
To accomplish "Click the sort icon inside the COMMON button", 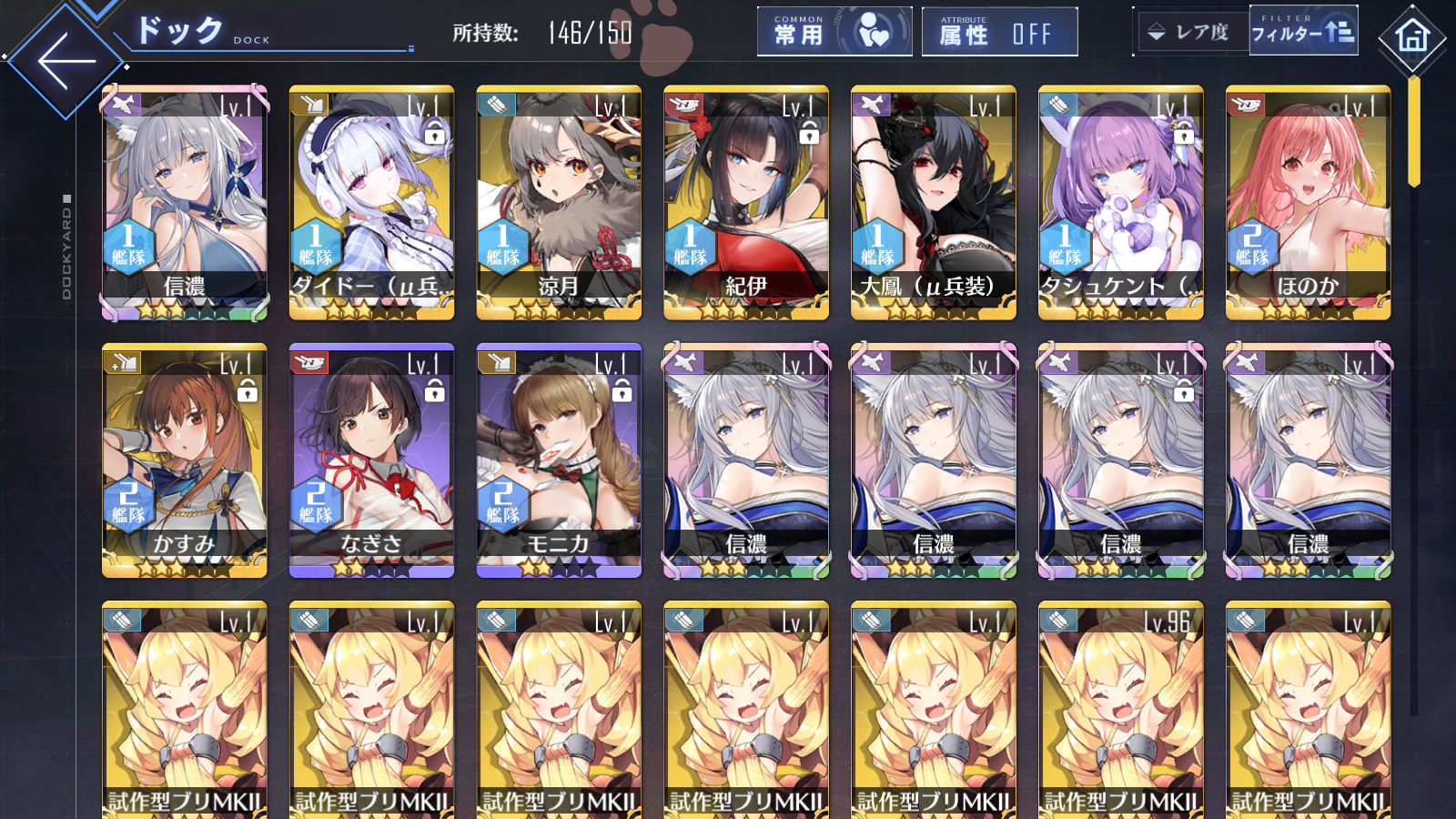I will click(875, 31).
